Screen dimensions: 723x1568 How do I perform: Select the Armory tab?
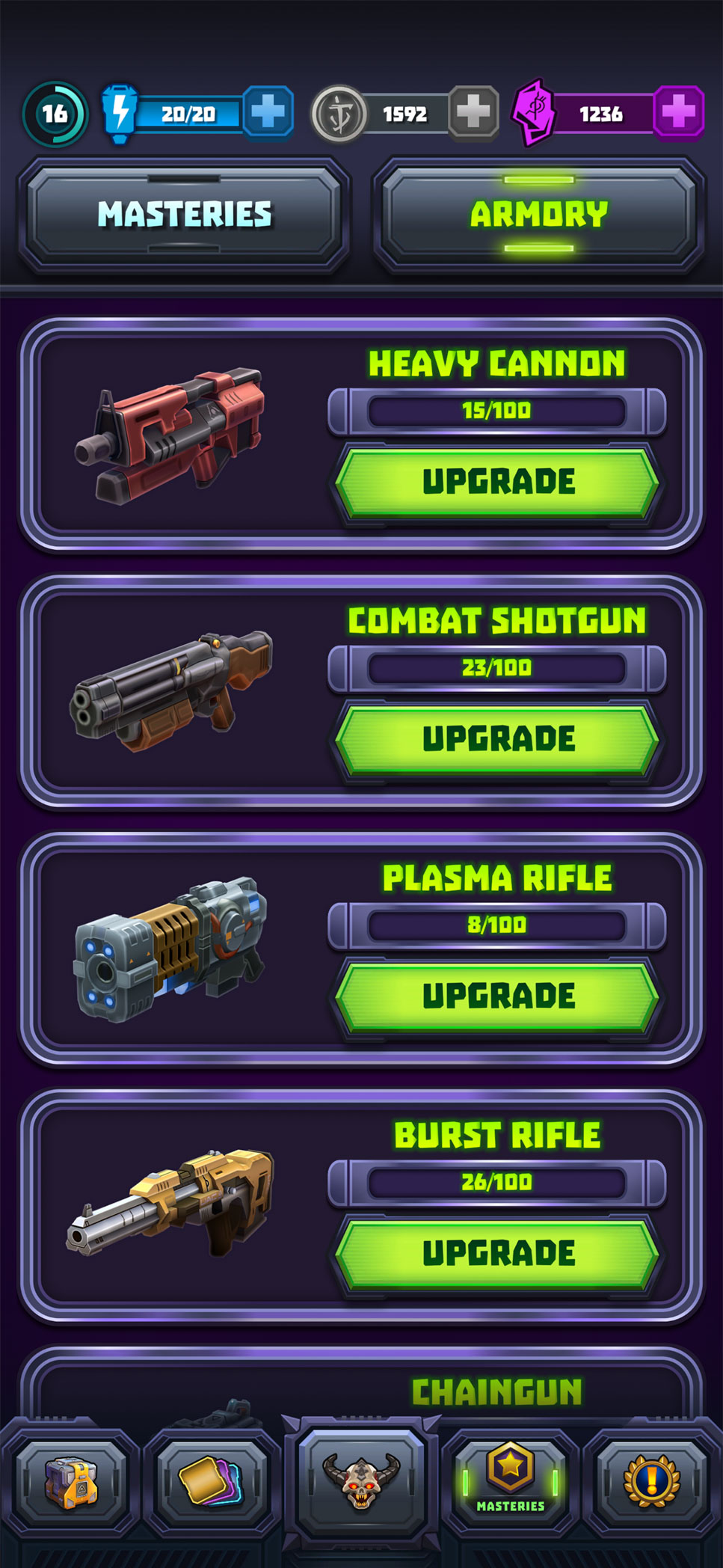[538, 215]
